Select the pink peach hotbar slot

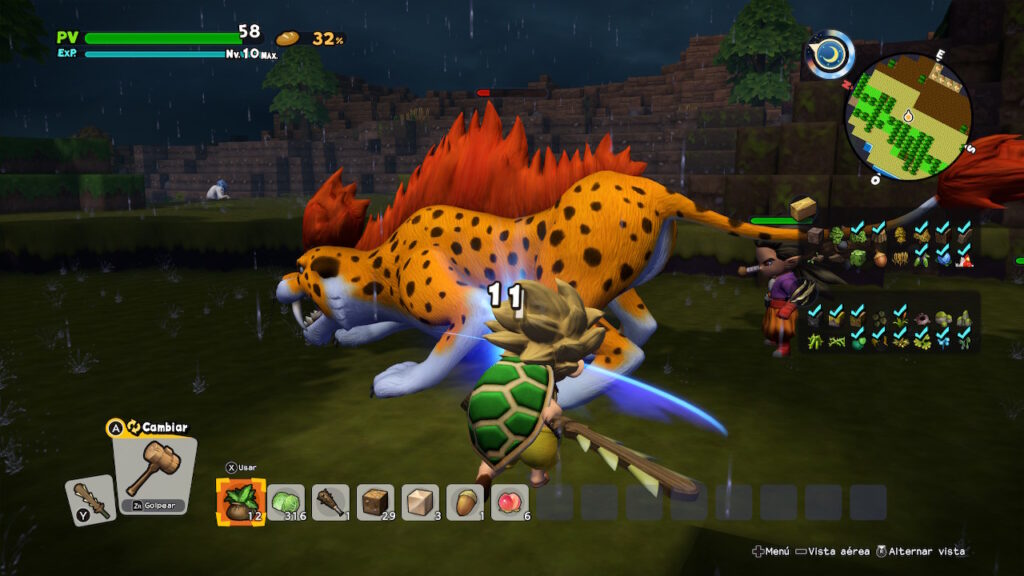click(510, 502)
